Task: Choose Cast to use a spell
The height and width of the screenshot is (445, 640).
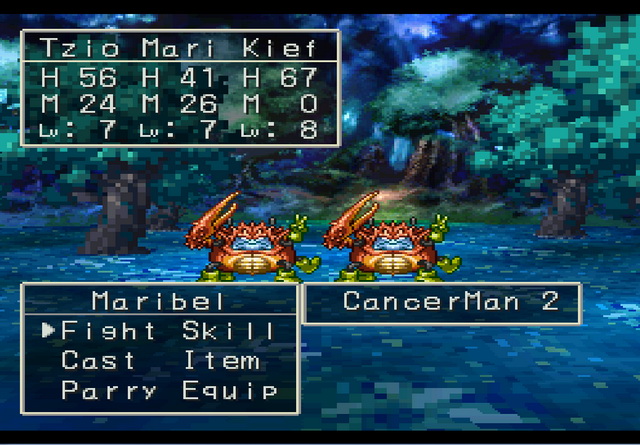Action: coord(98,361)
